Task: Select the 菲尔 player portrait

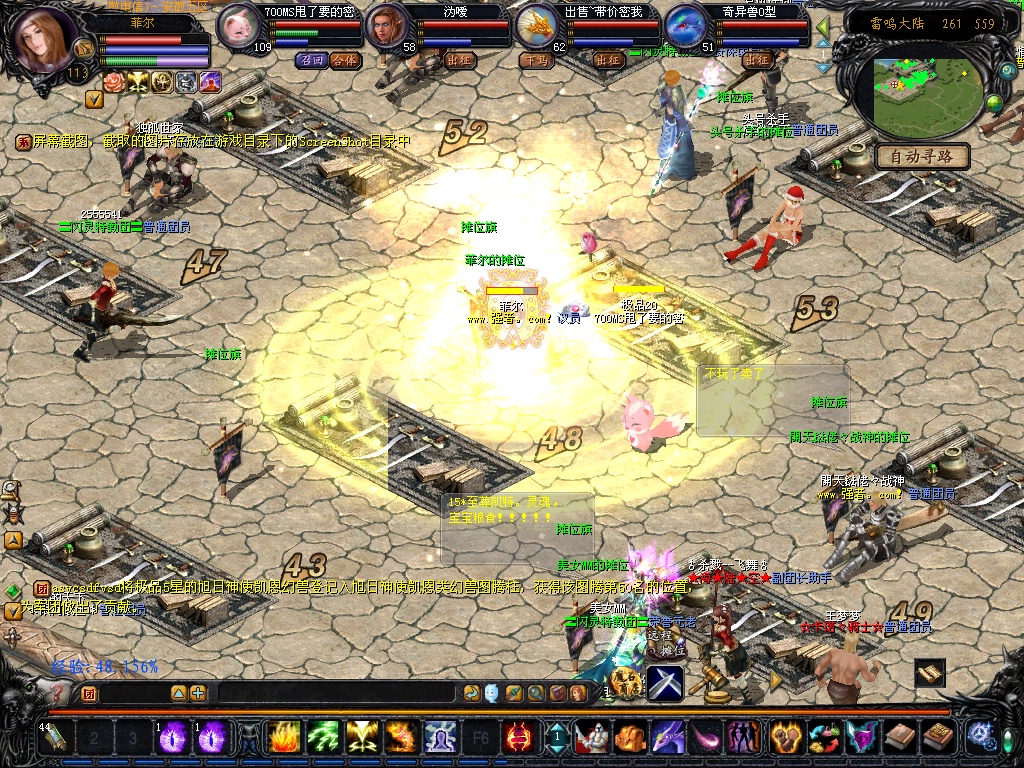Action: (45, 40)
